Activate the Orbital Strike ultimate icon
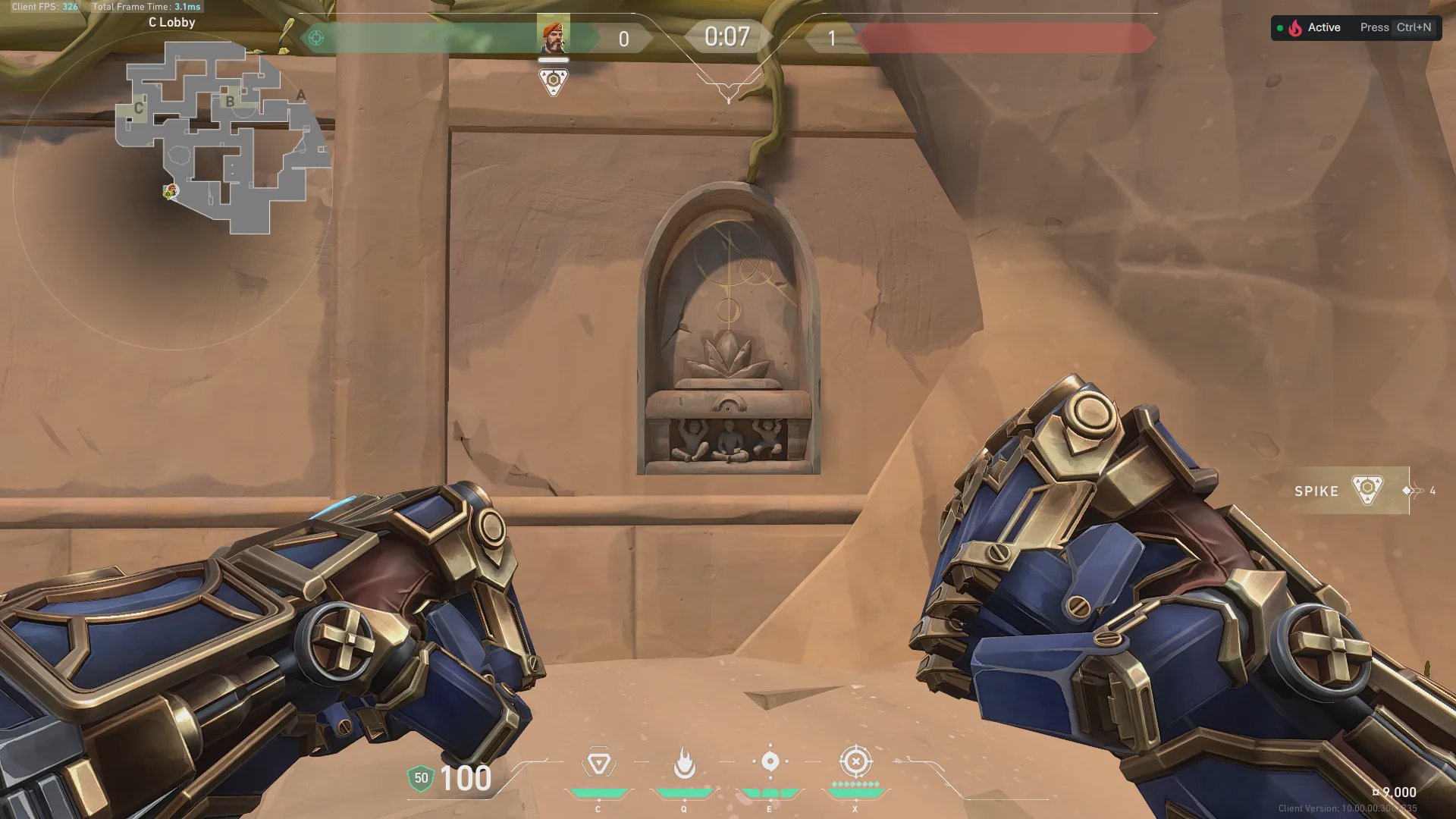 (855, 761)
